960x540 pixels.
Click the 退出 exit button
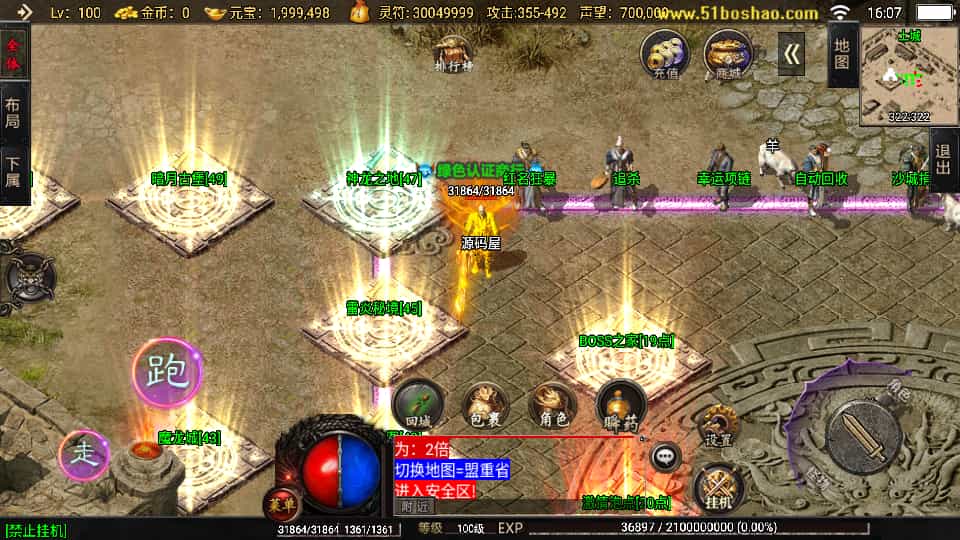(943, 159)
